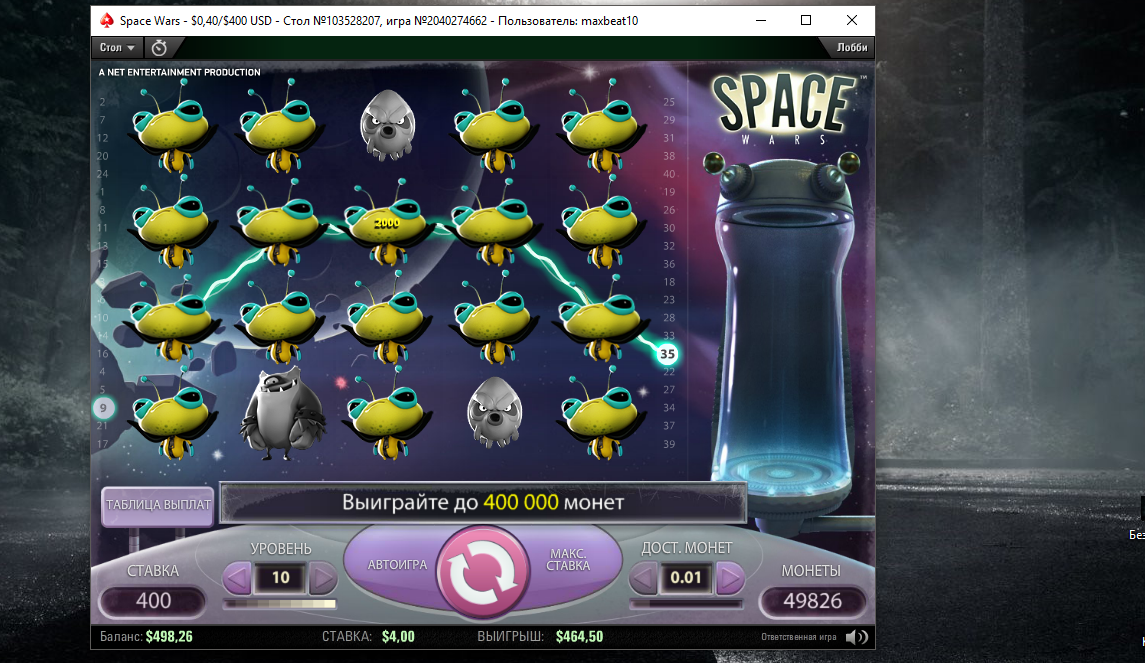This screenshot has height=663, width=1145.
Task: Raise the coin value (ДОСТ. МОНЕТ)
Action: coord(730,578)
